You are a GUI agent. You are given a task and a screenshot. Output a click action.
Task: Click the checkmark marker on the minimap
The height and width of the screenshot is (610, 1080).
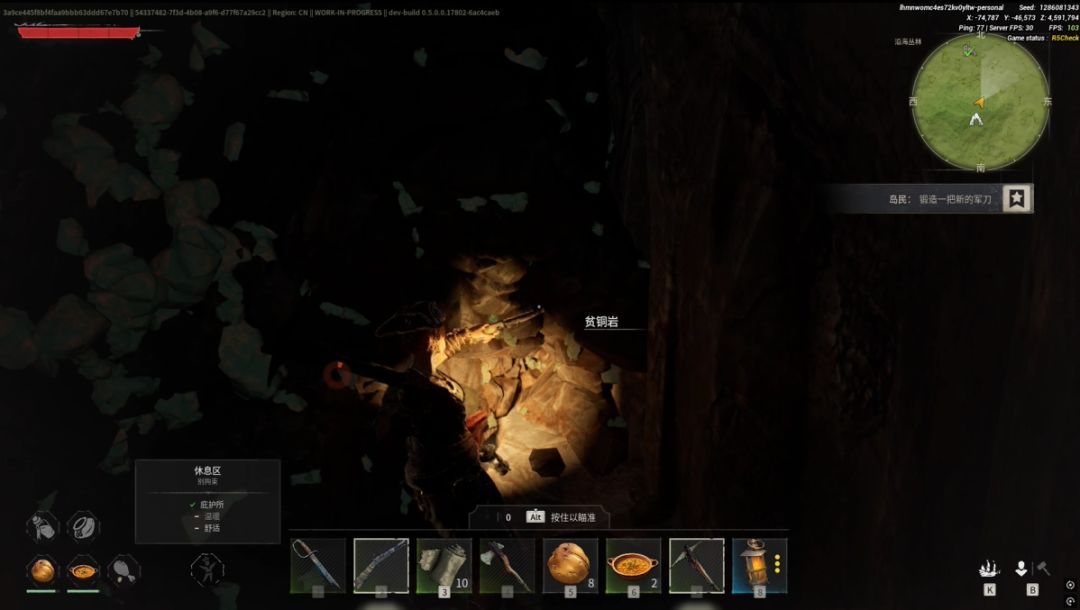(x=968, y=50)
